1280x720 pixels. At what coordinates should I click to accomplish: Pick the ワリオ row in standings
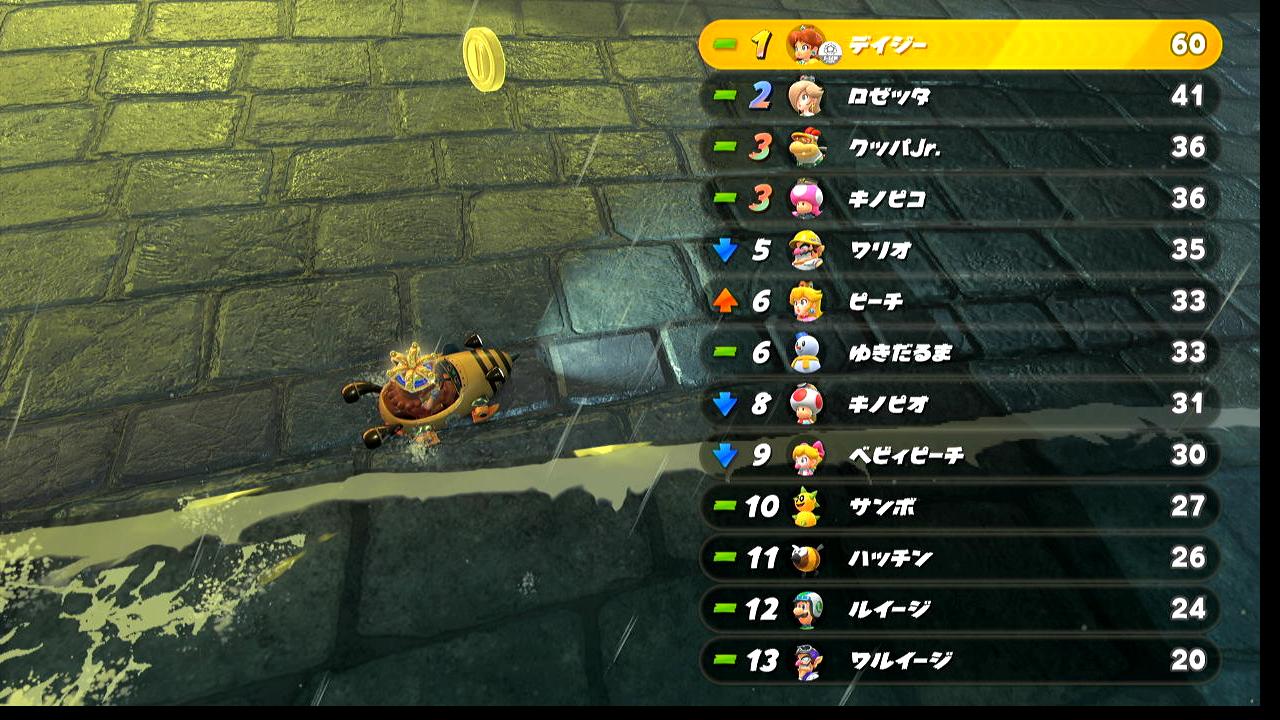coord(960,249)
